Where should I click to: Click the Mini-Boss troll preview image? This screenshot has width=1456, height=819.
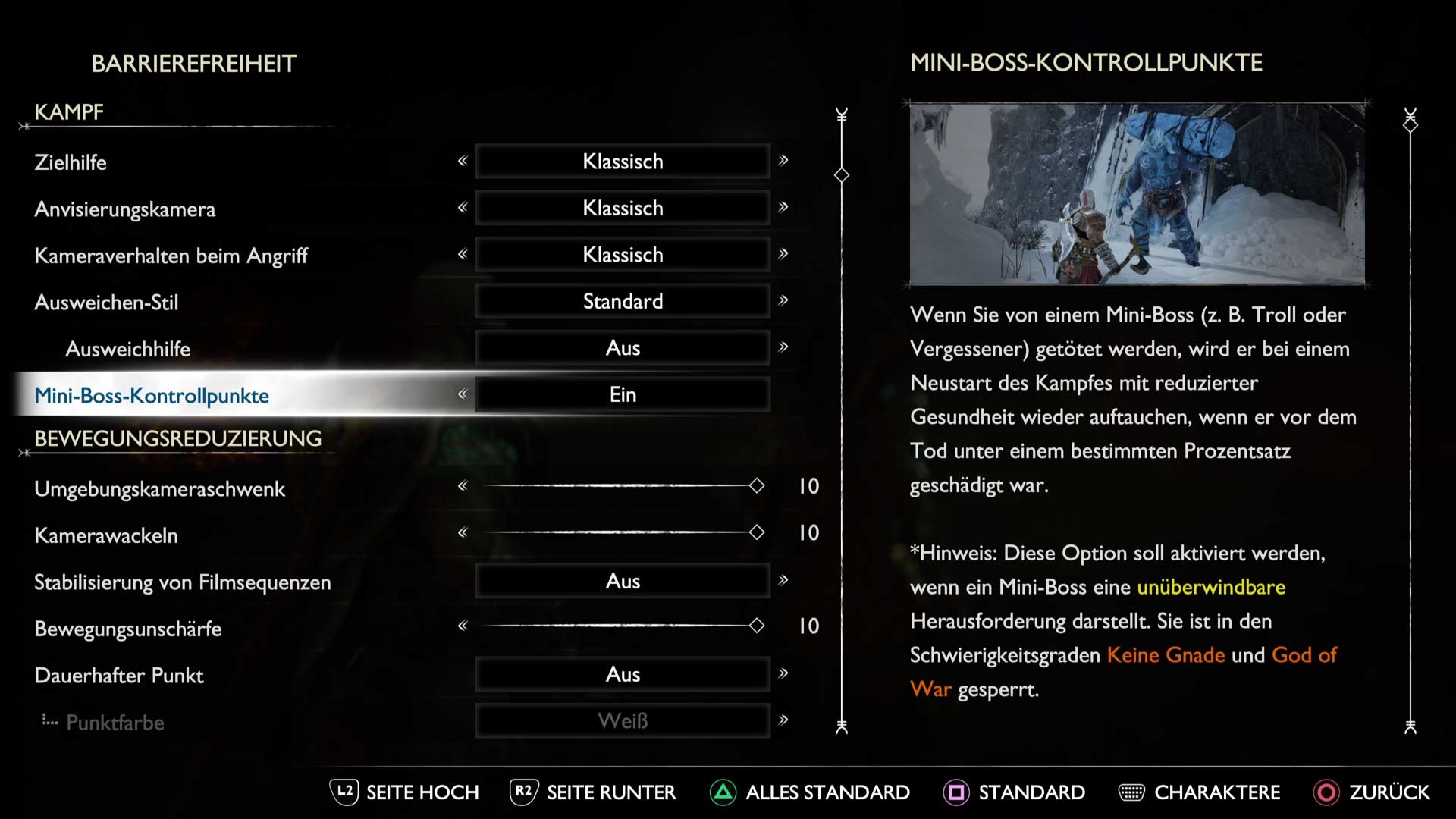[x=1137, y=194]
